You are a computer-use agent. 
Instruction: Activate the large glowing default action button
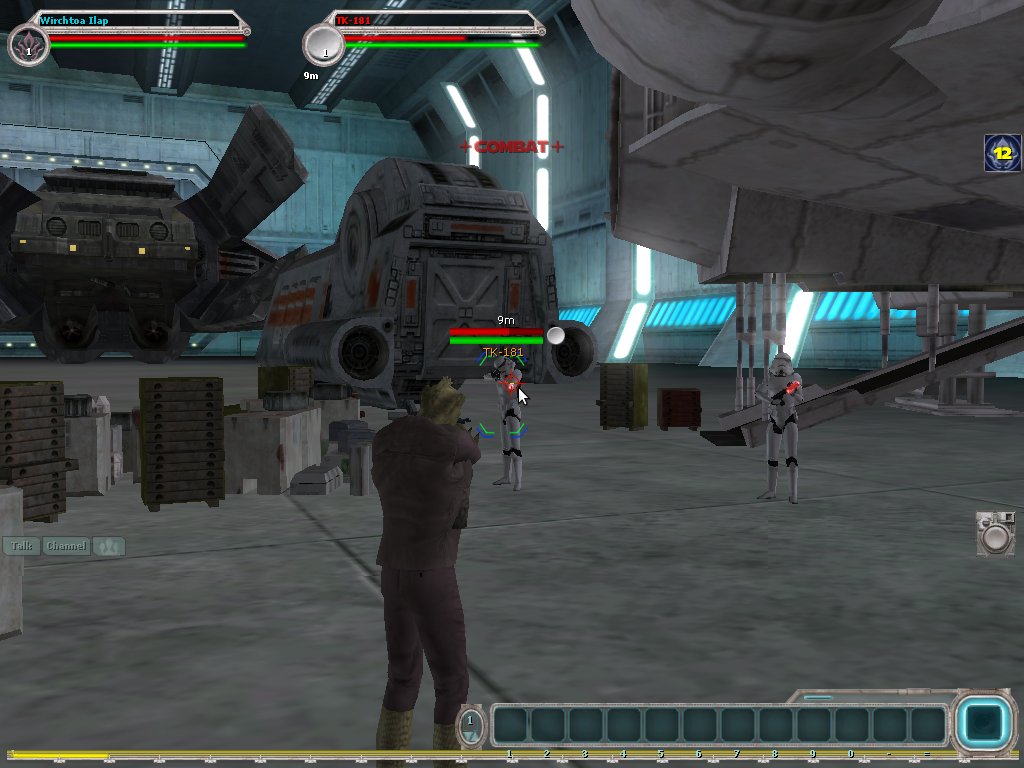(x=985, y=724)
